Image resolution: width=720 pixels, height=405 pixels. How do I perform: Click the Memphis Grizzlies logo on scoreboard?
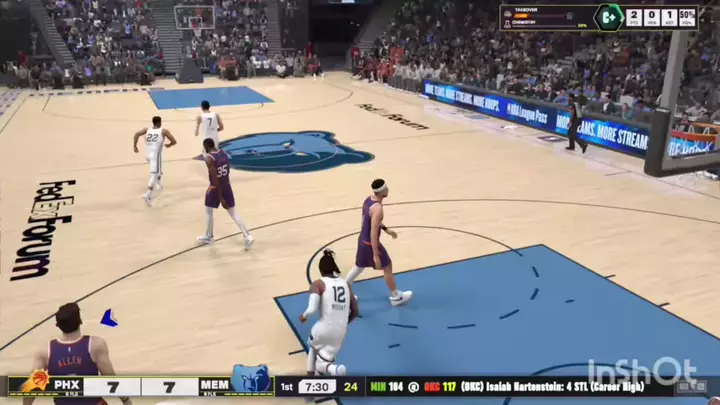[x=250, y=381]
